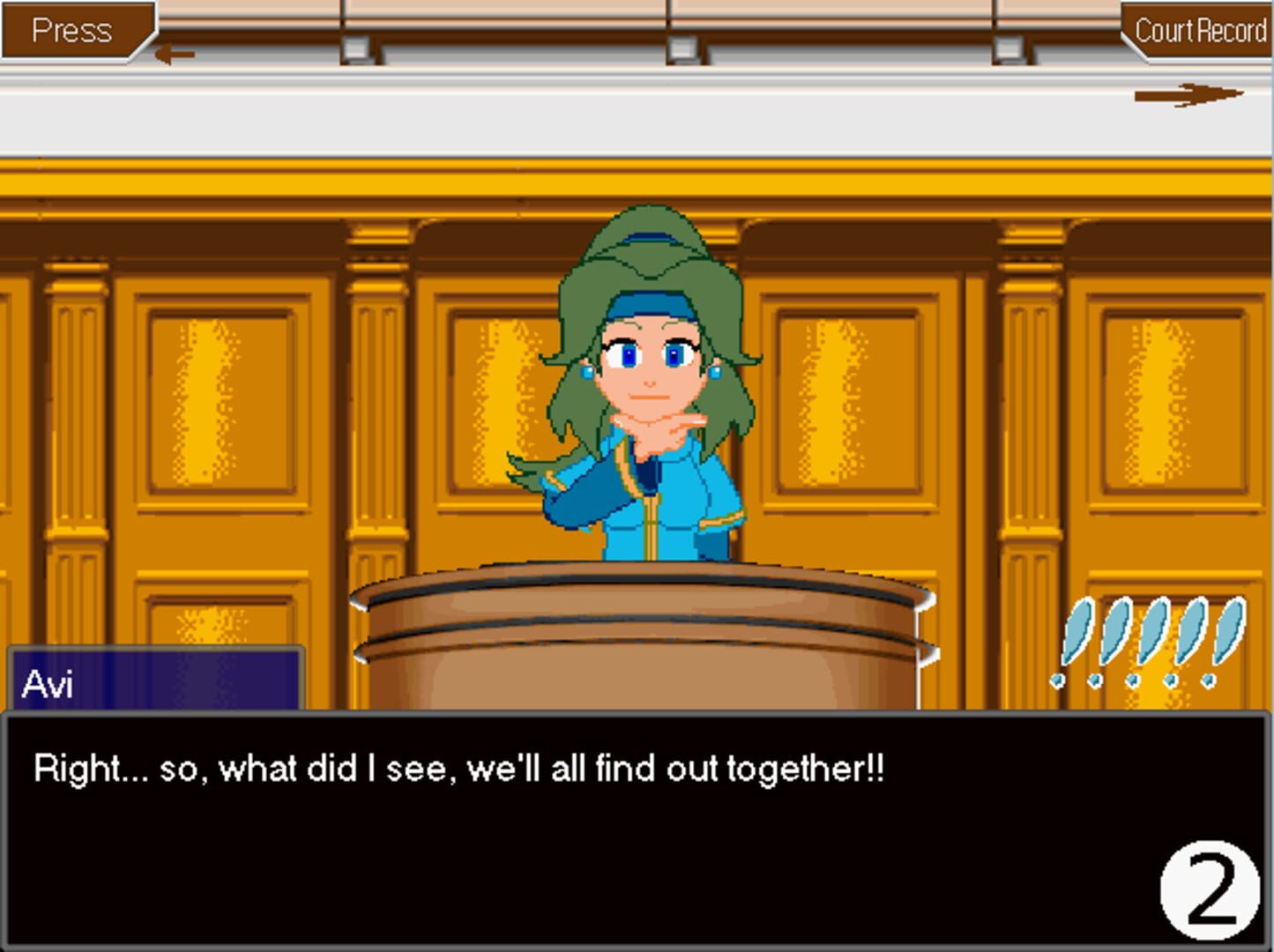Click the left arrow beside the Press button
This screenshot has height=952, width=1274.
[175, 53]
